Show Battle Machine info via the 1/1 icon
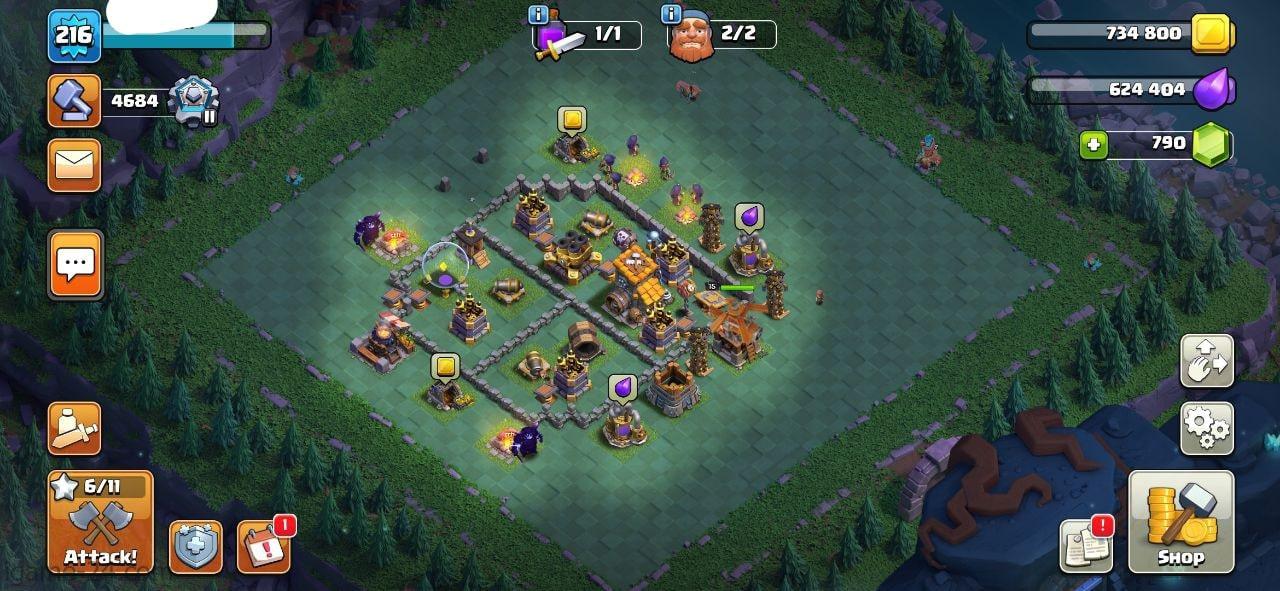1280x591 pixels. (x=539, y=15)
